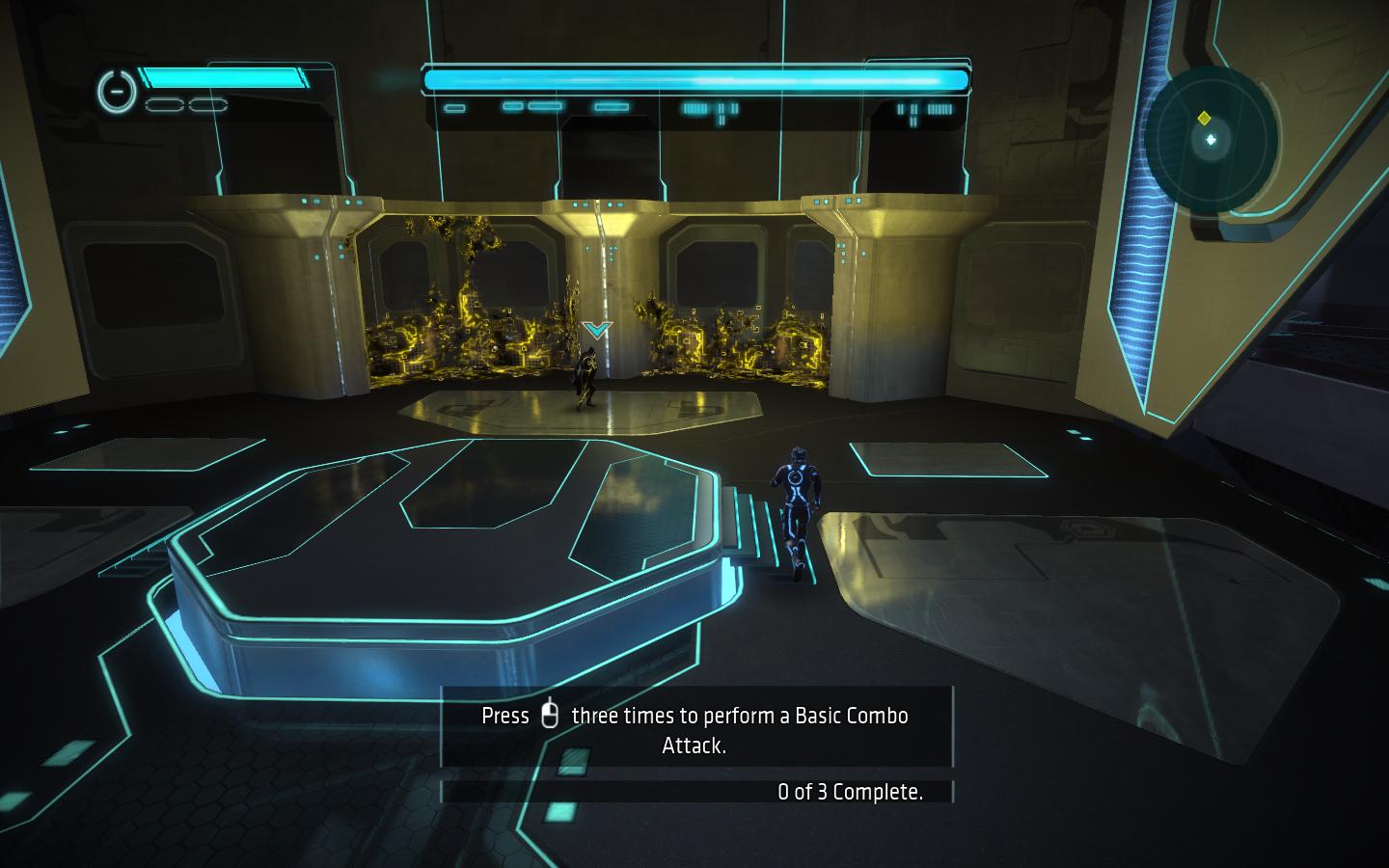The width and height of the screenshot is (1389, 868).
Task: Click the circular minimap radar
Action: click(x=1212, y=139)
